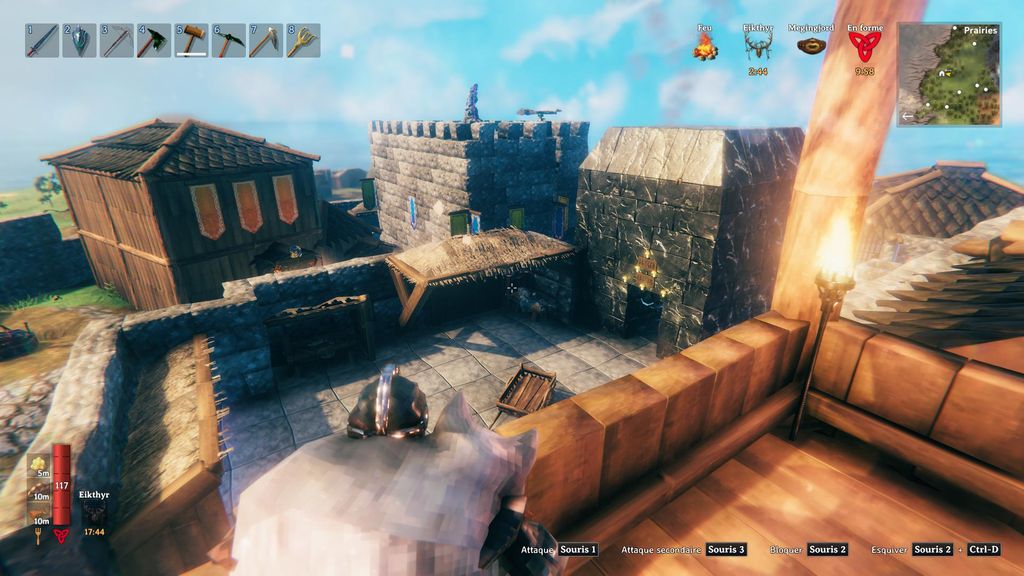Viewport: 1024px width, 576px height.
Task: Equip the shield in hotbar slot 2
Action: pyautogui.click(x=79, y=41)
